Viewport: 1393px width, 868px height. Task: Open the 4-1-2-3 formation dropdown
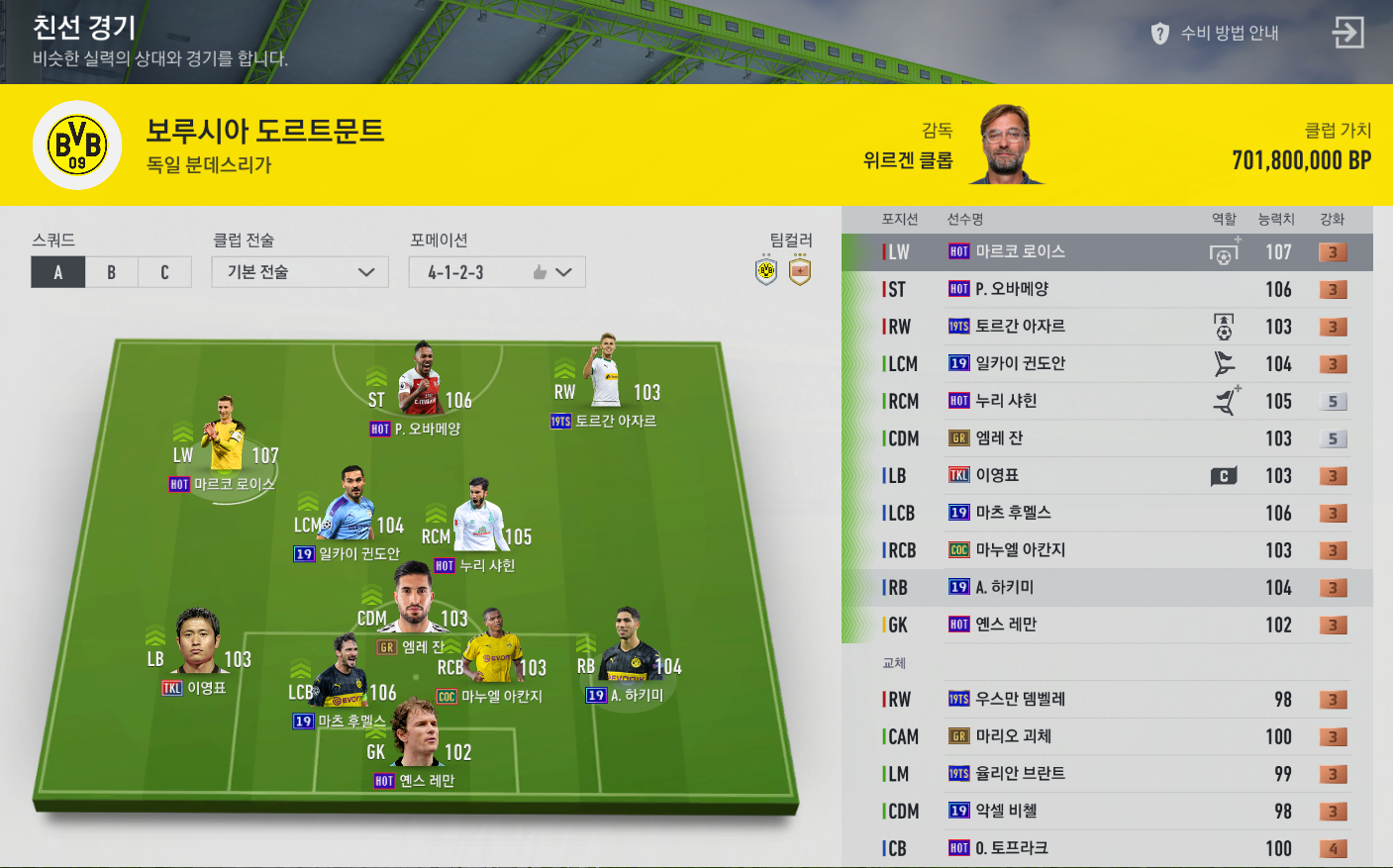(x=496, y=272)
